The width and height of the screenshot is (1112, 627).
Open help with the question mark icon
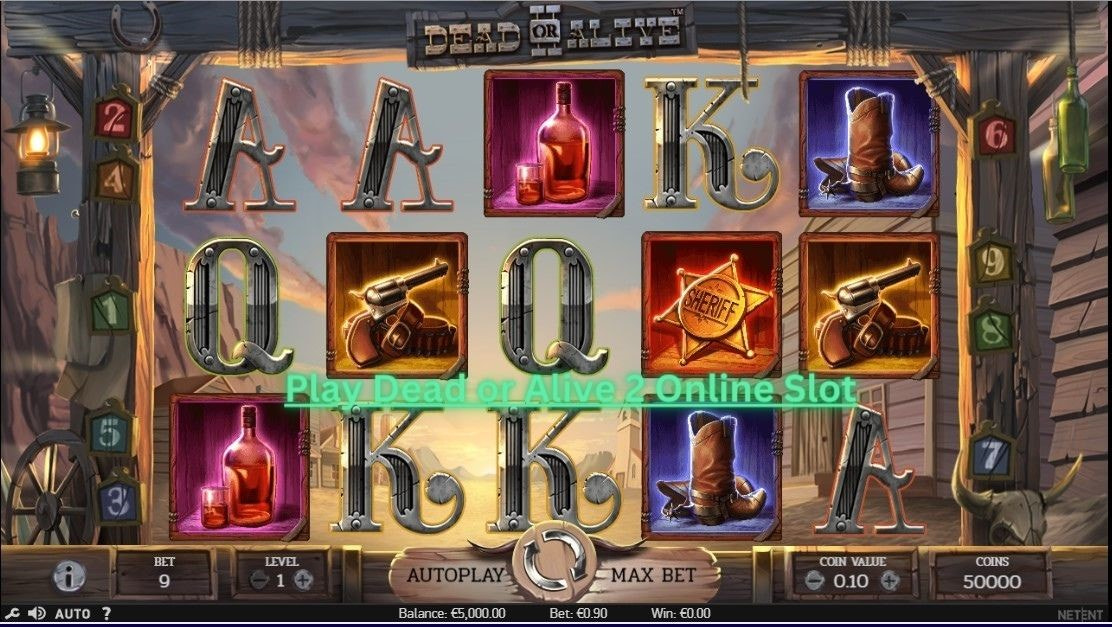106,613
